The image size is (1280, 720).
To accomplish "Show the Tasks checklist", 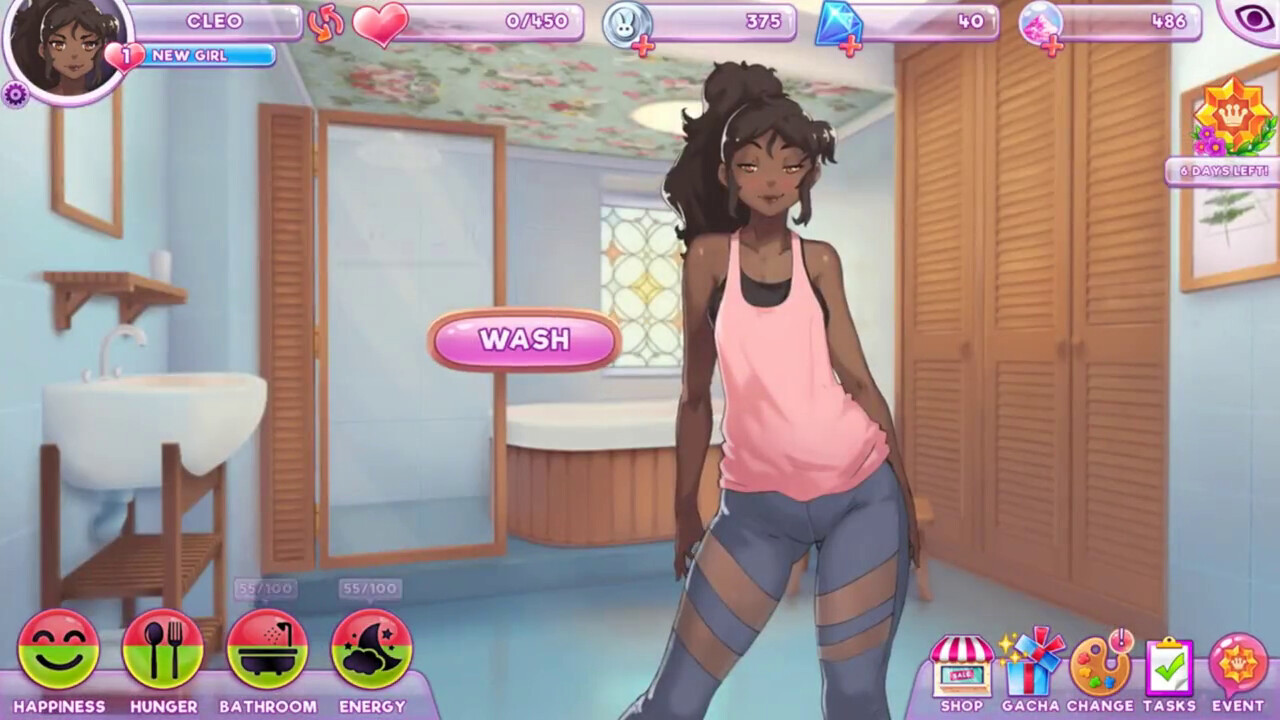I will point(1169,668).
